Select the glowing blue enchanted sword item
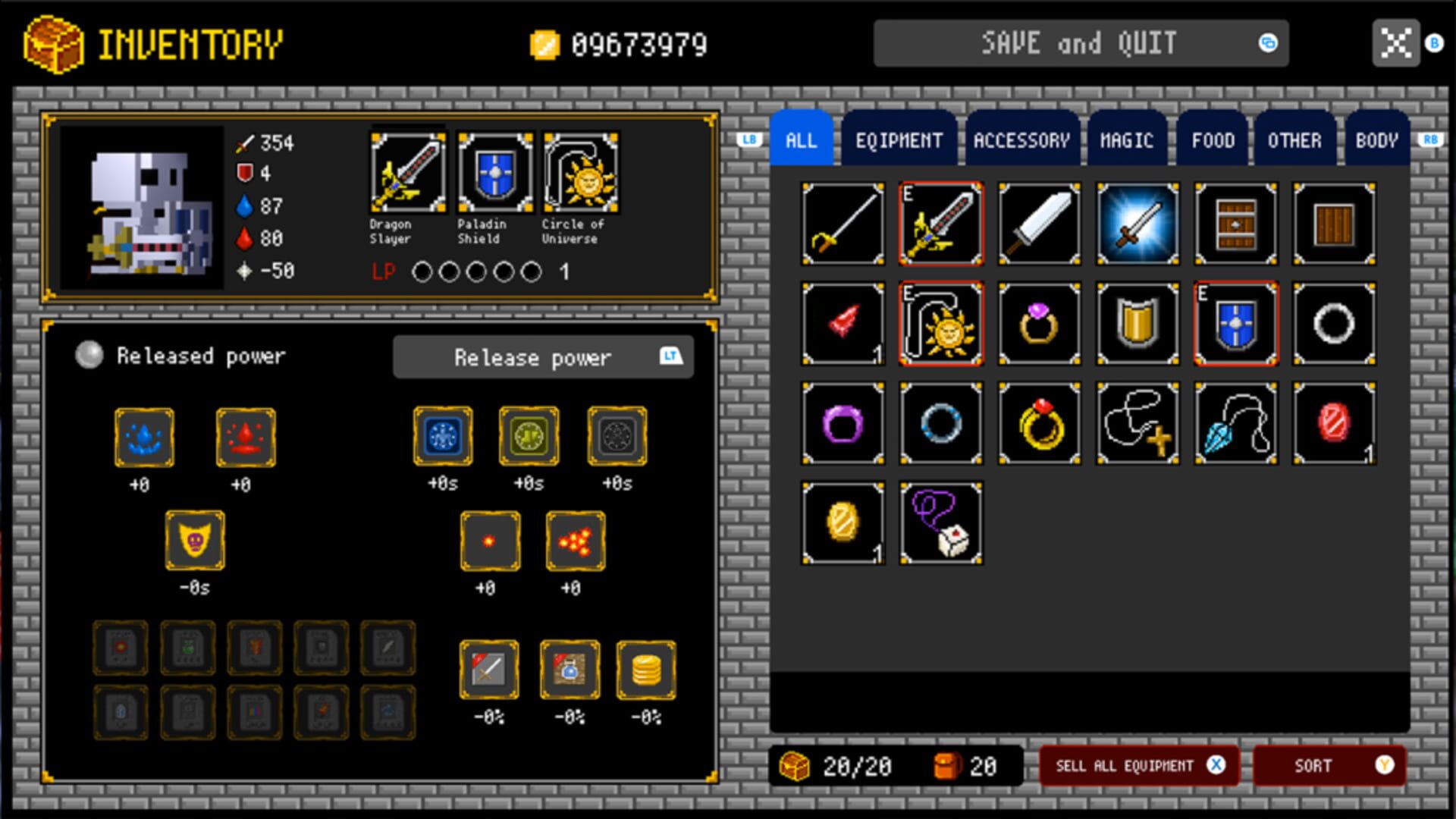Screen dimensions: 1456x819 pos(1137,224)
